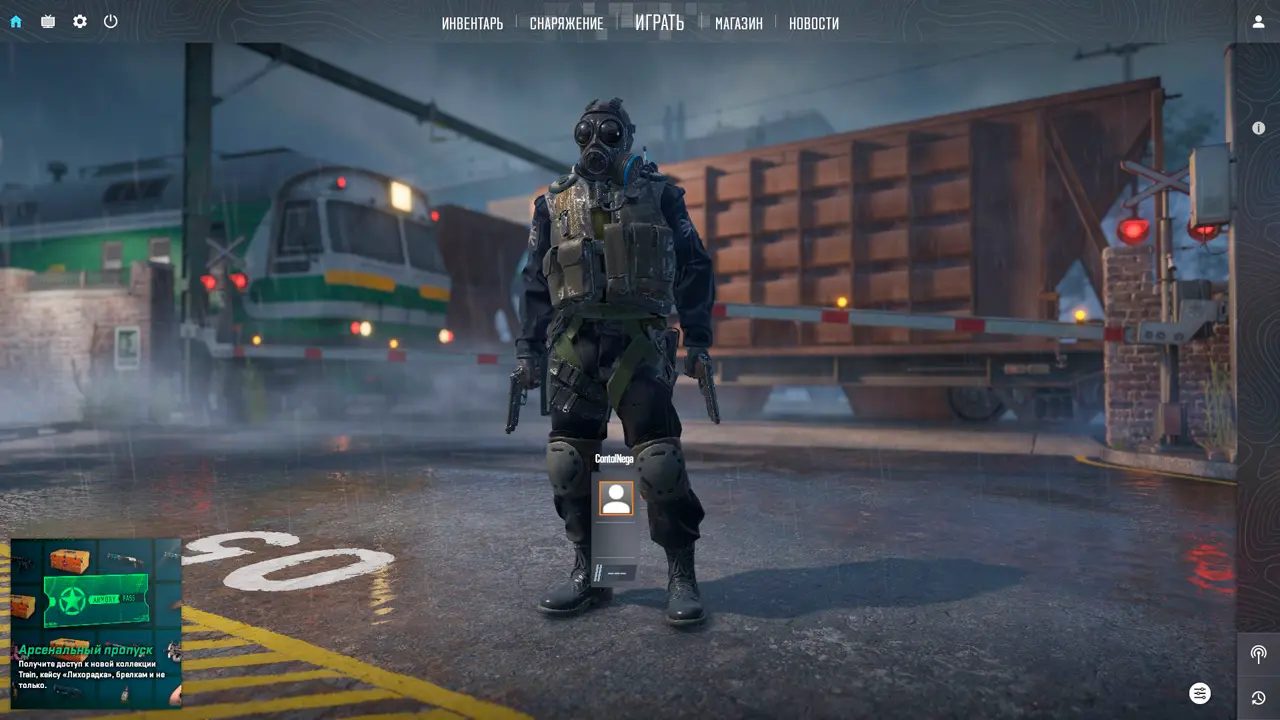The image size is (1280, 720).
Task: Open the Магазин store page
Action: click(x=738, y=23)
